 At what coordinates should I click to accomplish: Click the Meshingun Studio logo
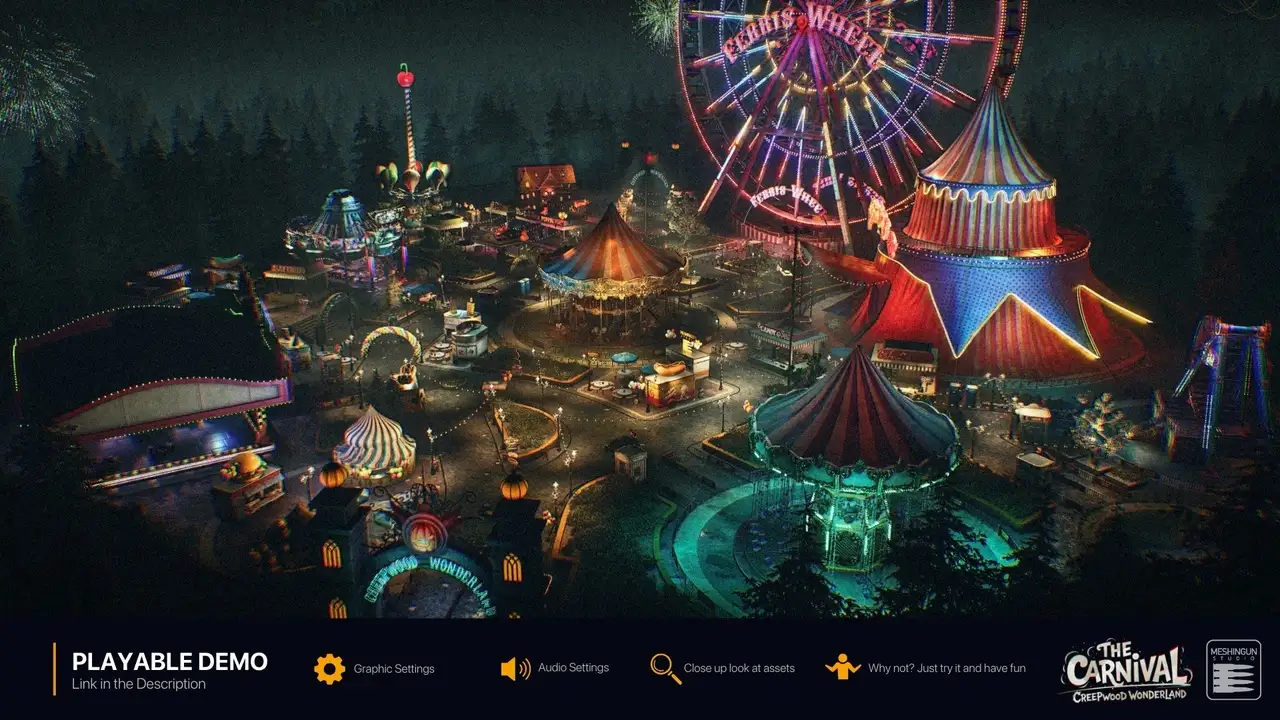point(1233,670)
